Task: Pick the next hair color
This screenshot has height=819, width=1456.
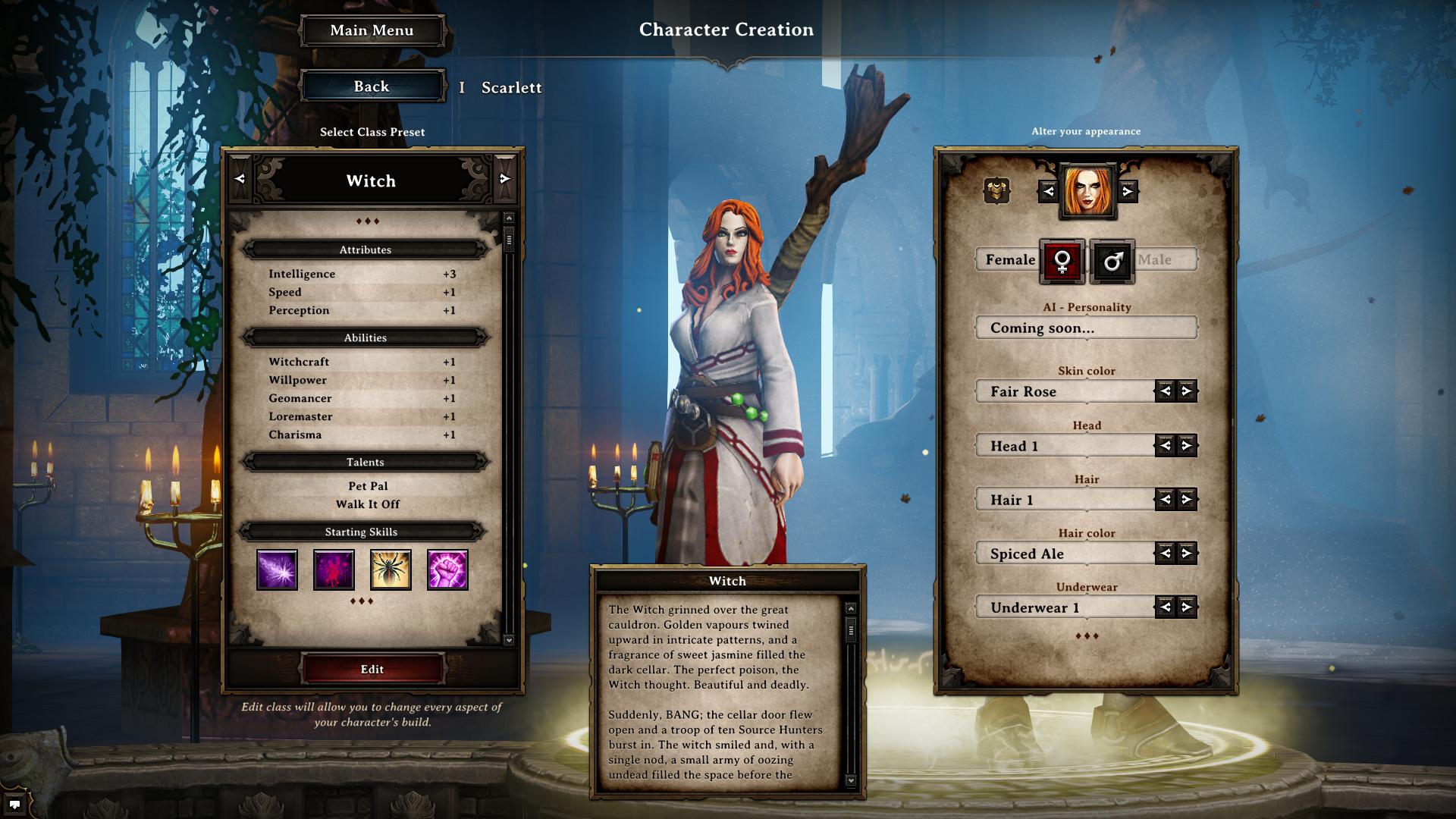Action: click(1187, 554)
